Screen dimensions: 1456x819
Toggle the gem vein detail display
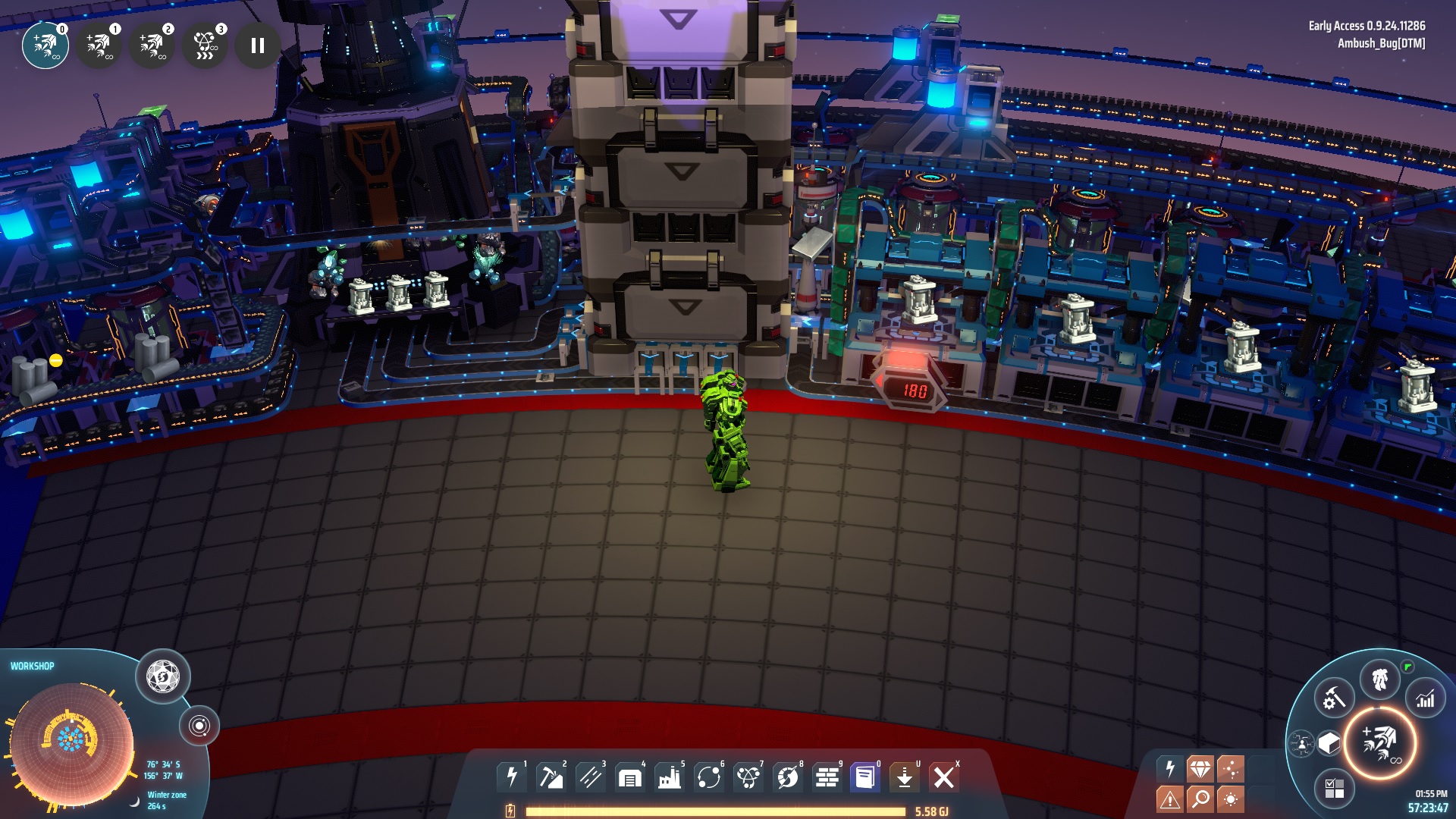click(1200, 769)
